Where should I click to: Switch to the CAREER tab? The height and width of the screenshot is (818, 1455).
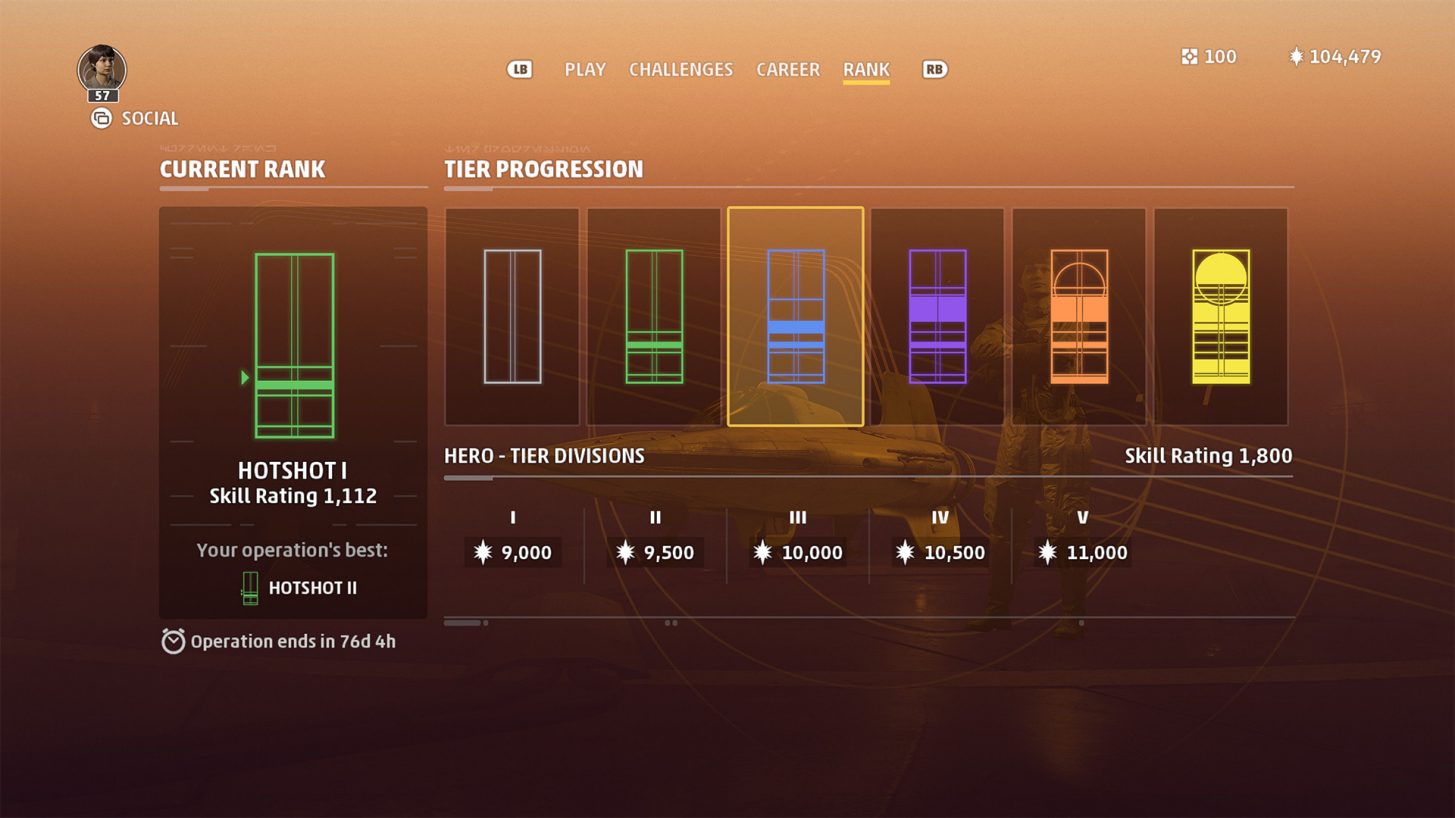point(787,69)
